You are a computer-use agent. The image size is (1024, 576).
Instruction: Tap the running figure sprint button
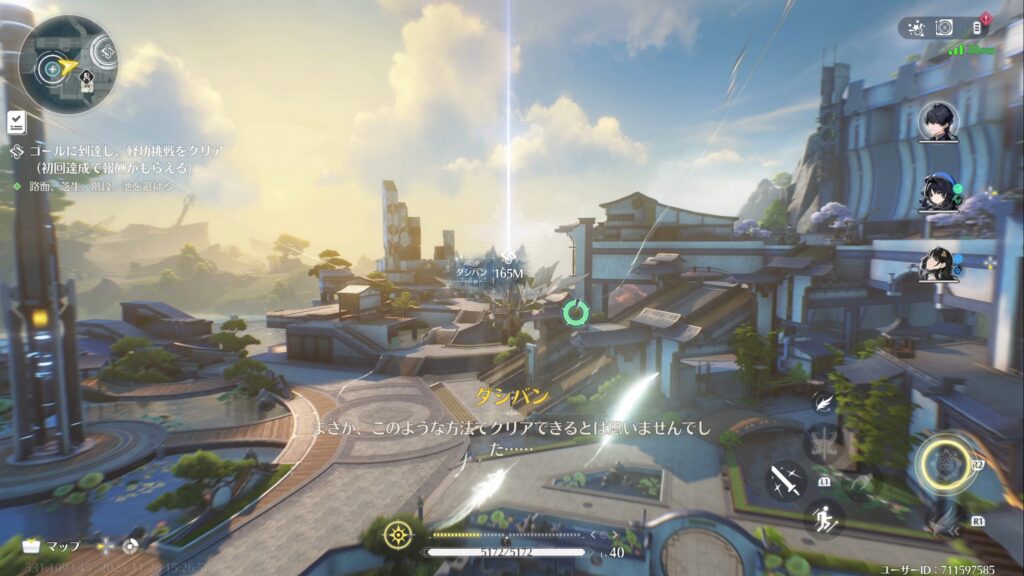[x=824, y=516]
